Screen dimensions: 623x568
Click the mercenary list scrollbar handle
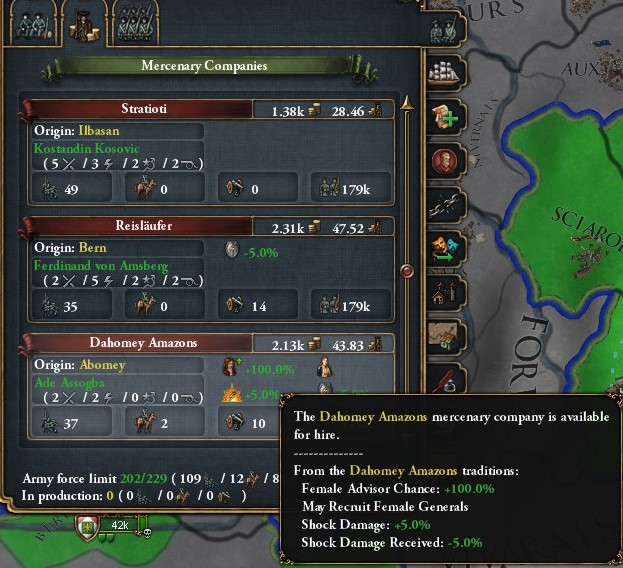[x=406, y=270]
